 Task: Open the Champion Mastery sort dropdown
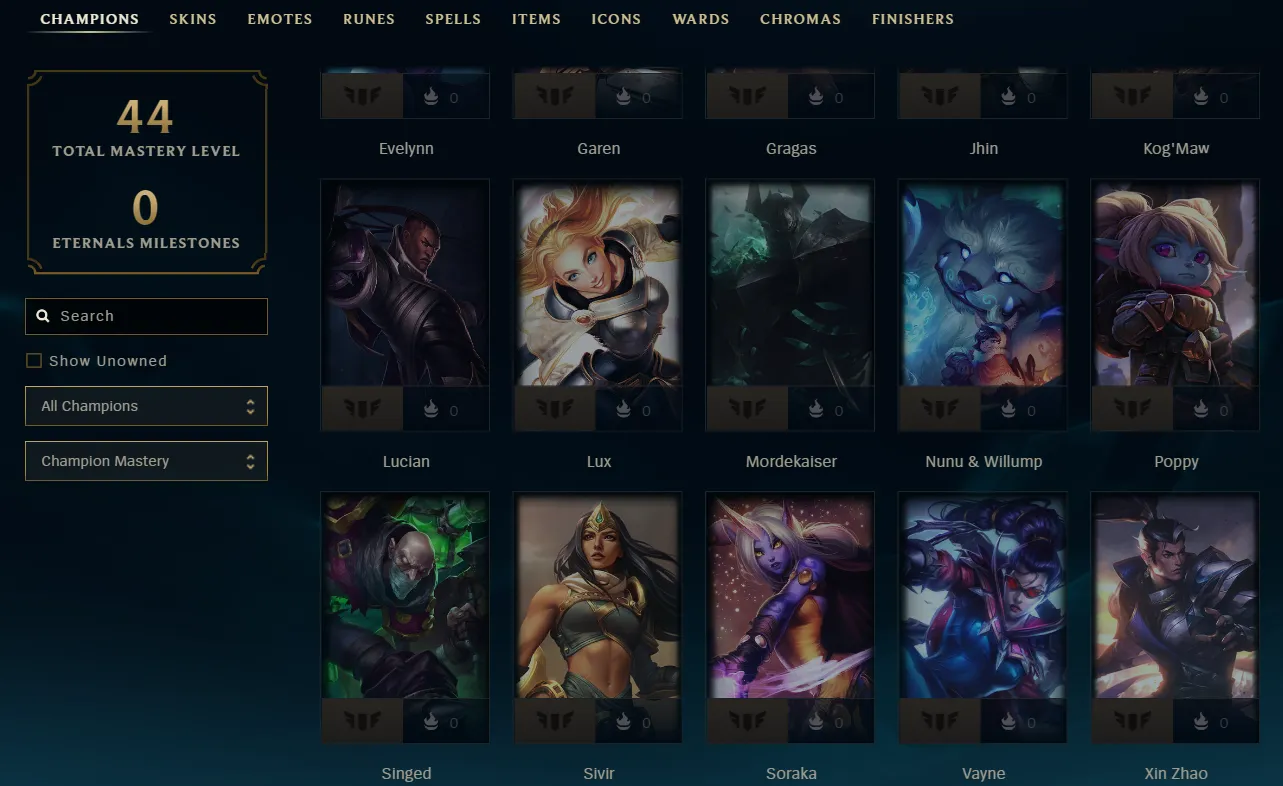[x=147, y=461]
